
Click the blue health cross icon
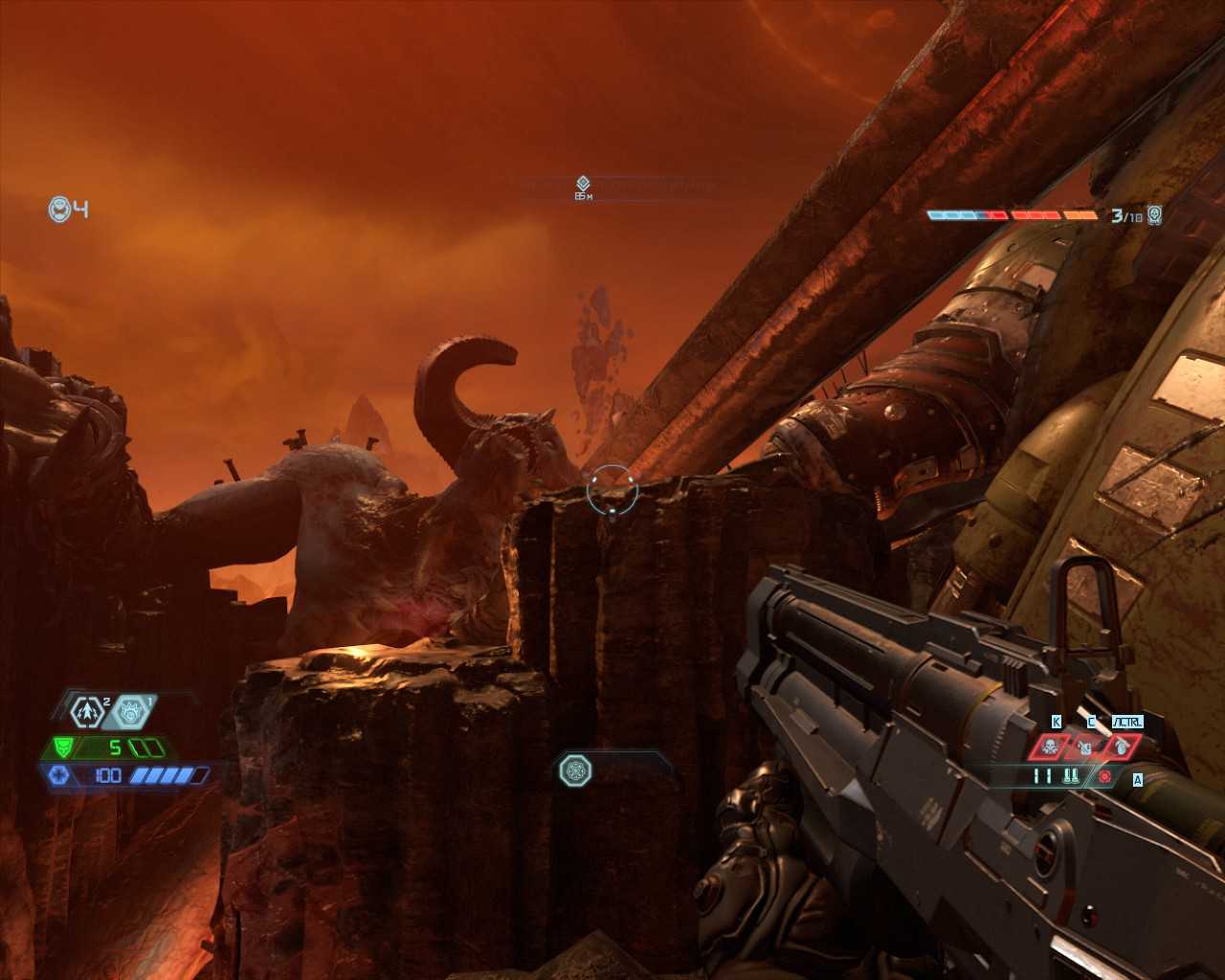click(59, 775)
